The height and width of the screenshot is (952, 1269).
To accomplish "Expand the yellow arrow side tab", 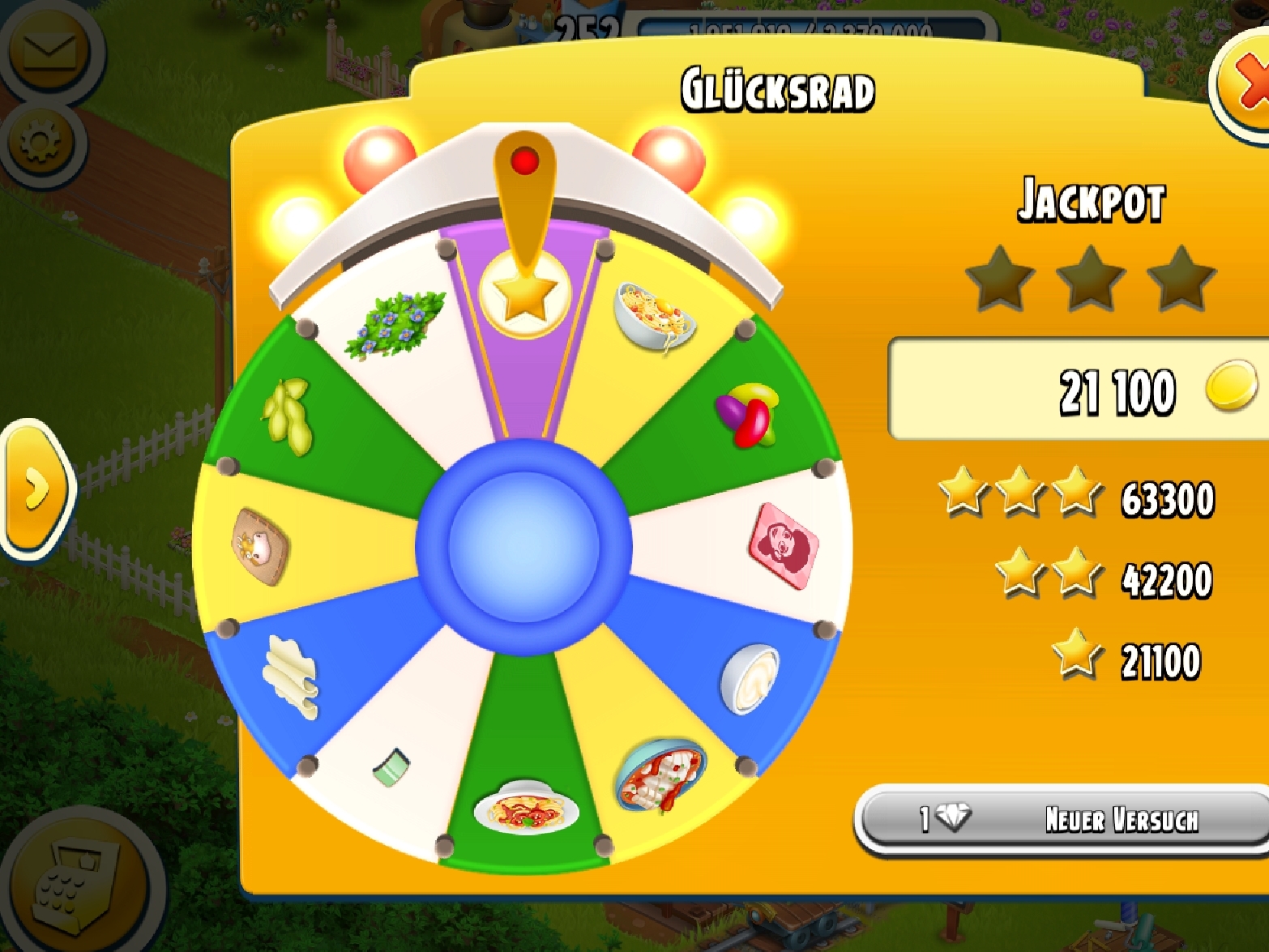I will [x=36, y=488].
